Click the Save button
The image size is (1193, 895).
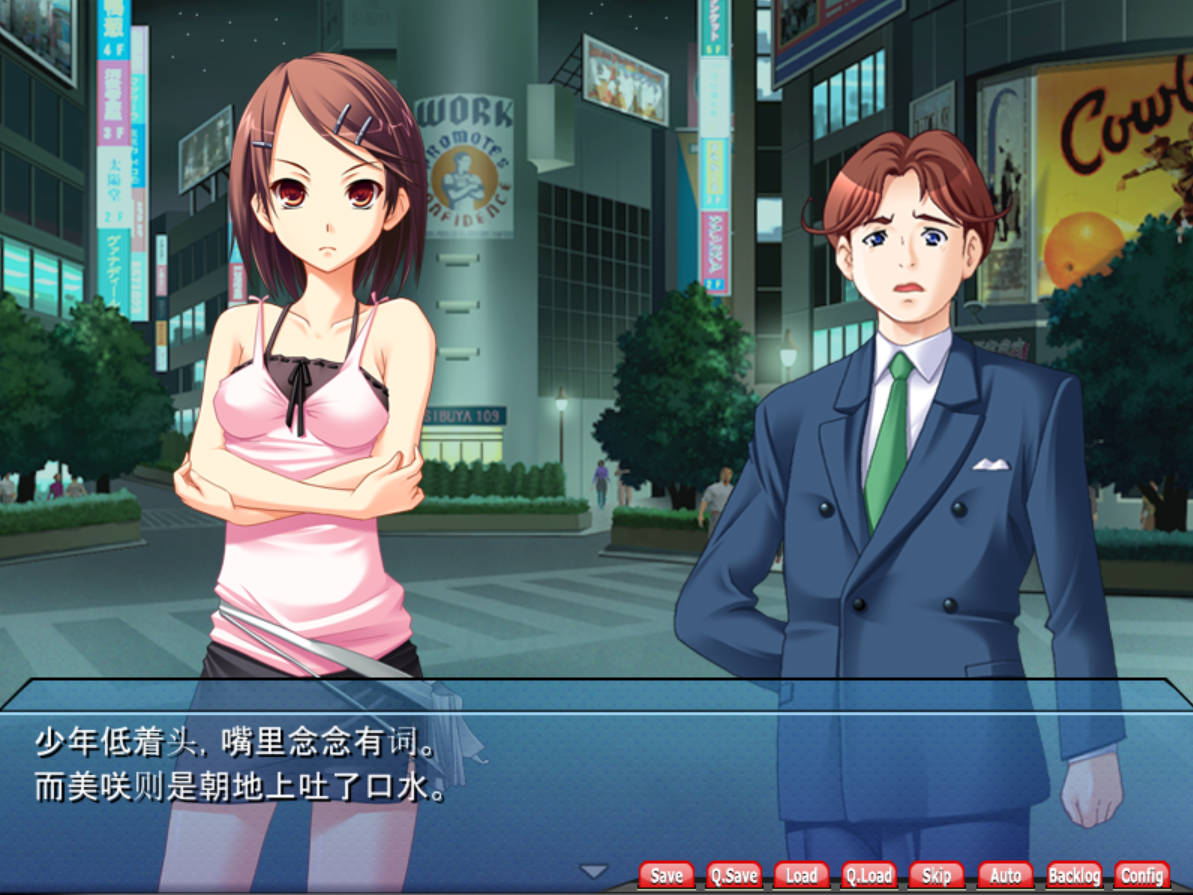(666, 876)
